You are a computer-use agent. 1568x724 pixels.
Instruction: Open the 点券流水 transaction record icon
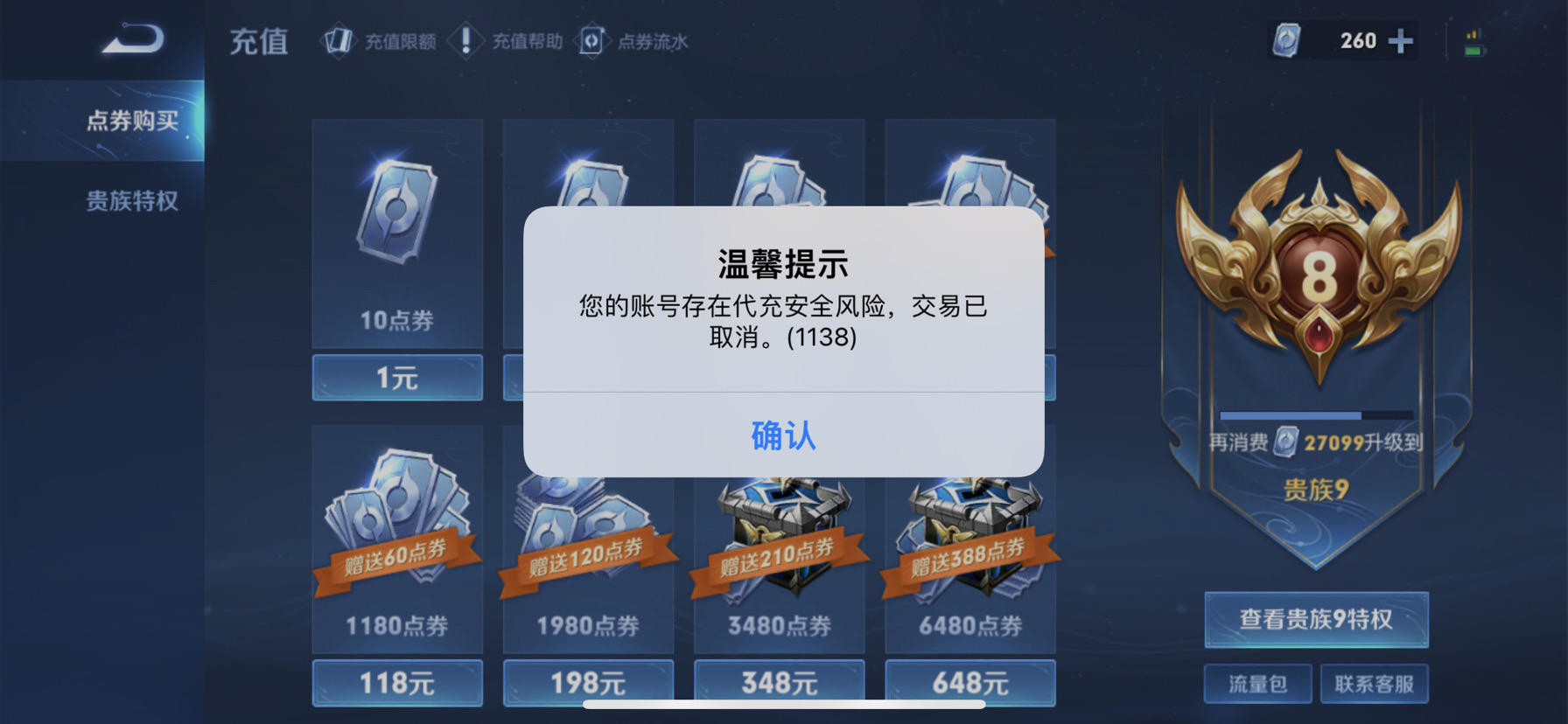point(592,40)
